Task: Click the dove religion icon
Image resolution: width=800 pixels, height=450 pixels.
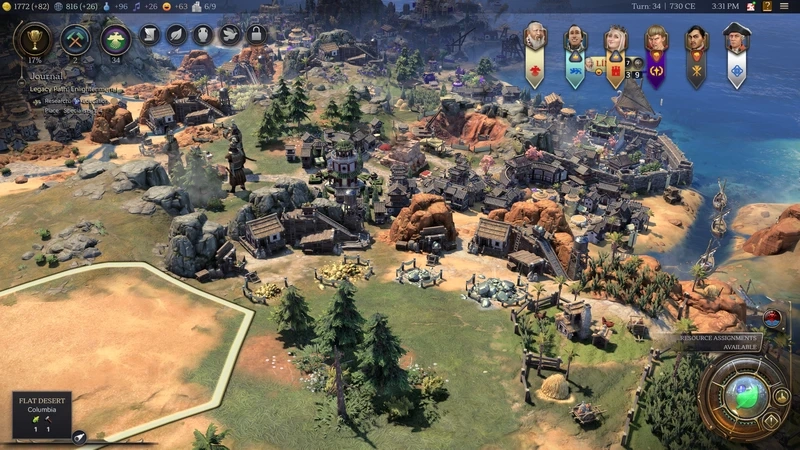Action: 229,35
